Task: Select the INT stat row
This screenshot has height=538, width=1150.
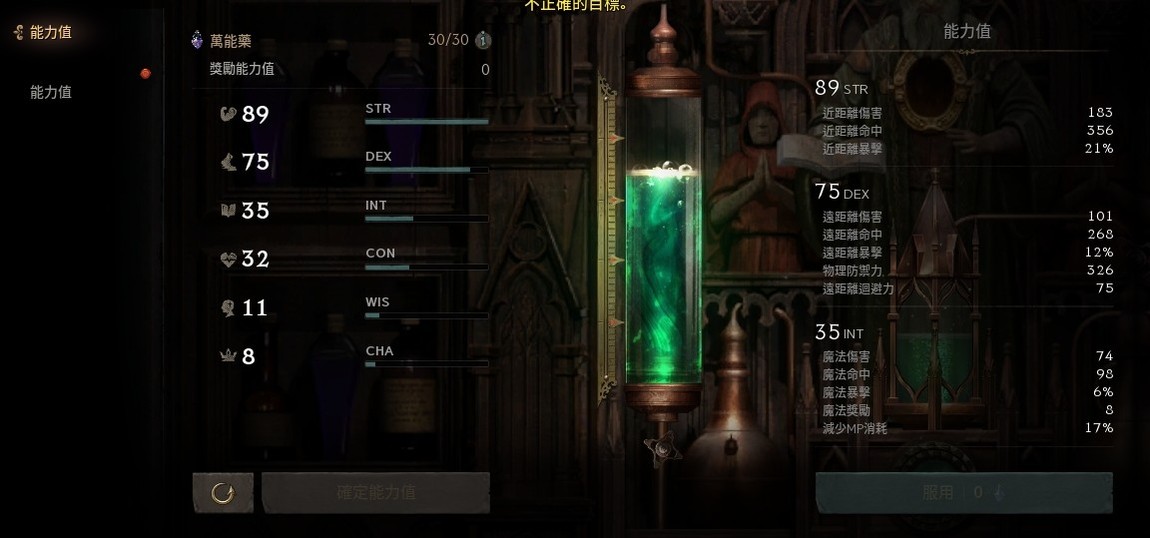Action: point(354,210)
